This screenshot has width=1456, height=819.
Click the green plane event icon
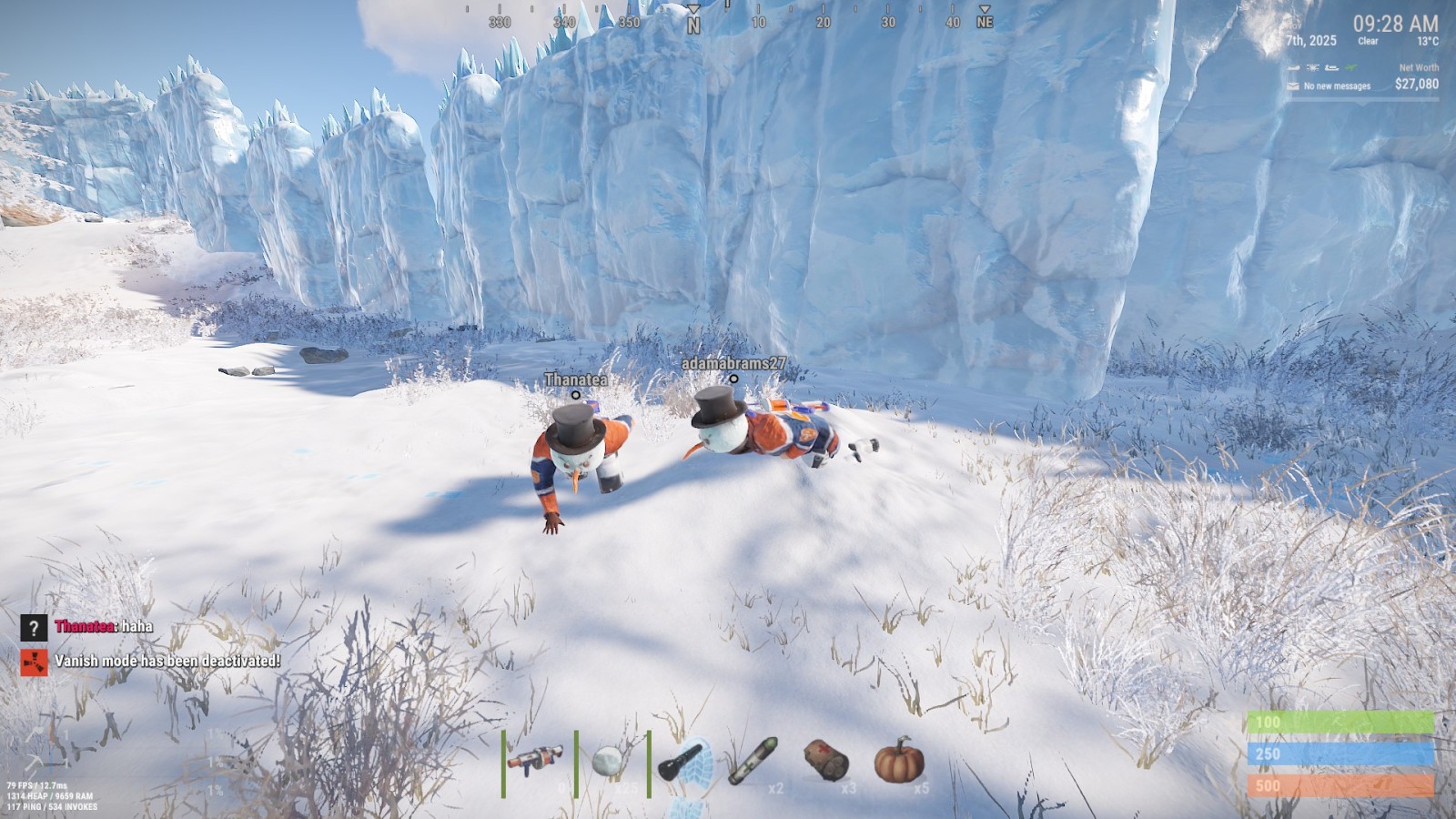1350,67
